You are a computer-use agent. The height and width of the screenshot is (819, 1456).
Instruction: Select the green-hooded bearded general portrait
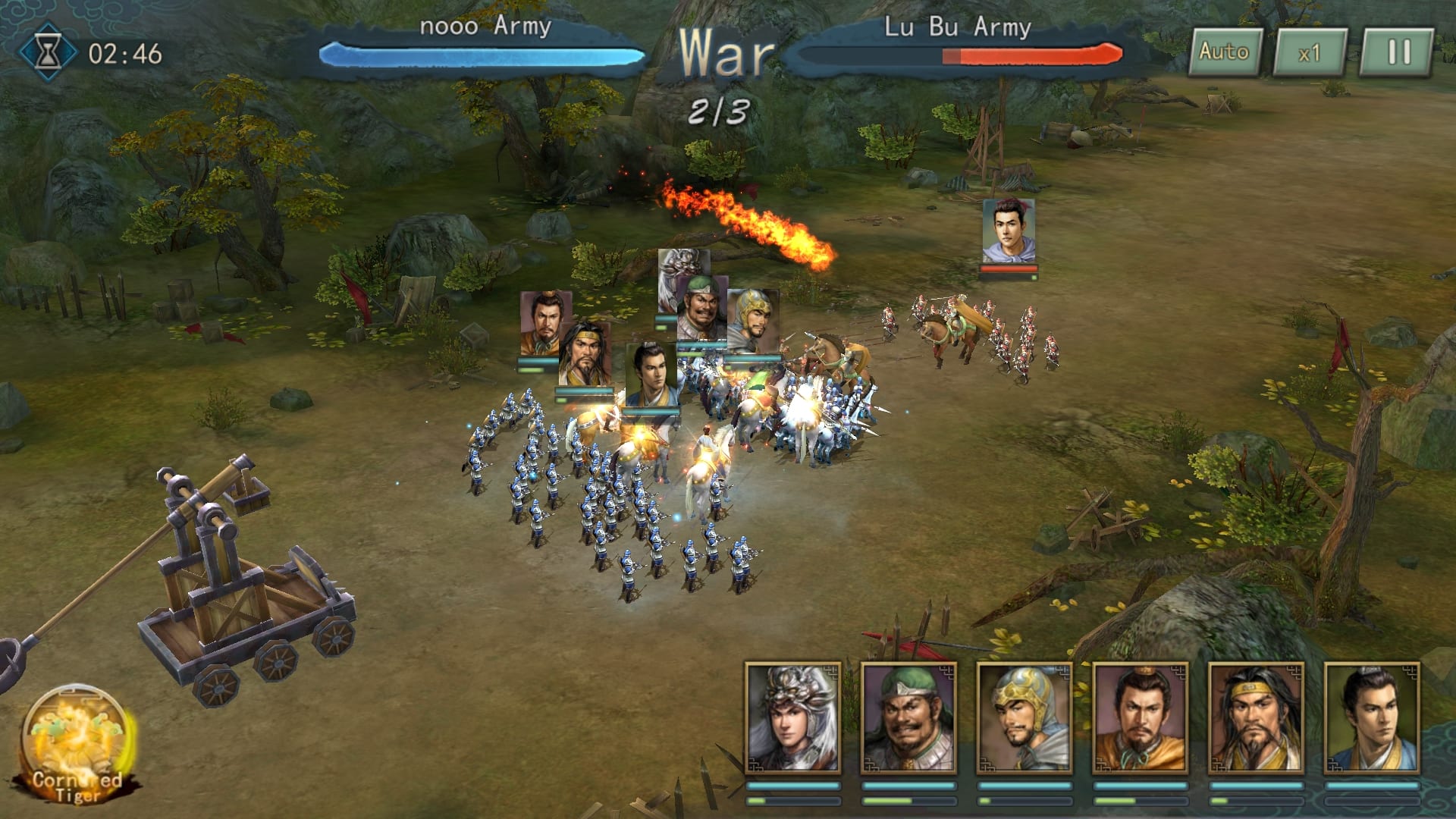pyautogui.click(x=908, y=717)
